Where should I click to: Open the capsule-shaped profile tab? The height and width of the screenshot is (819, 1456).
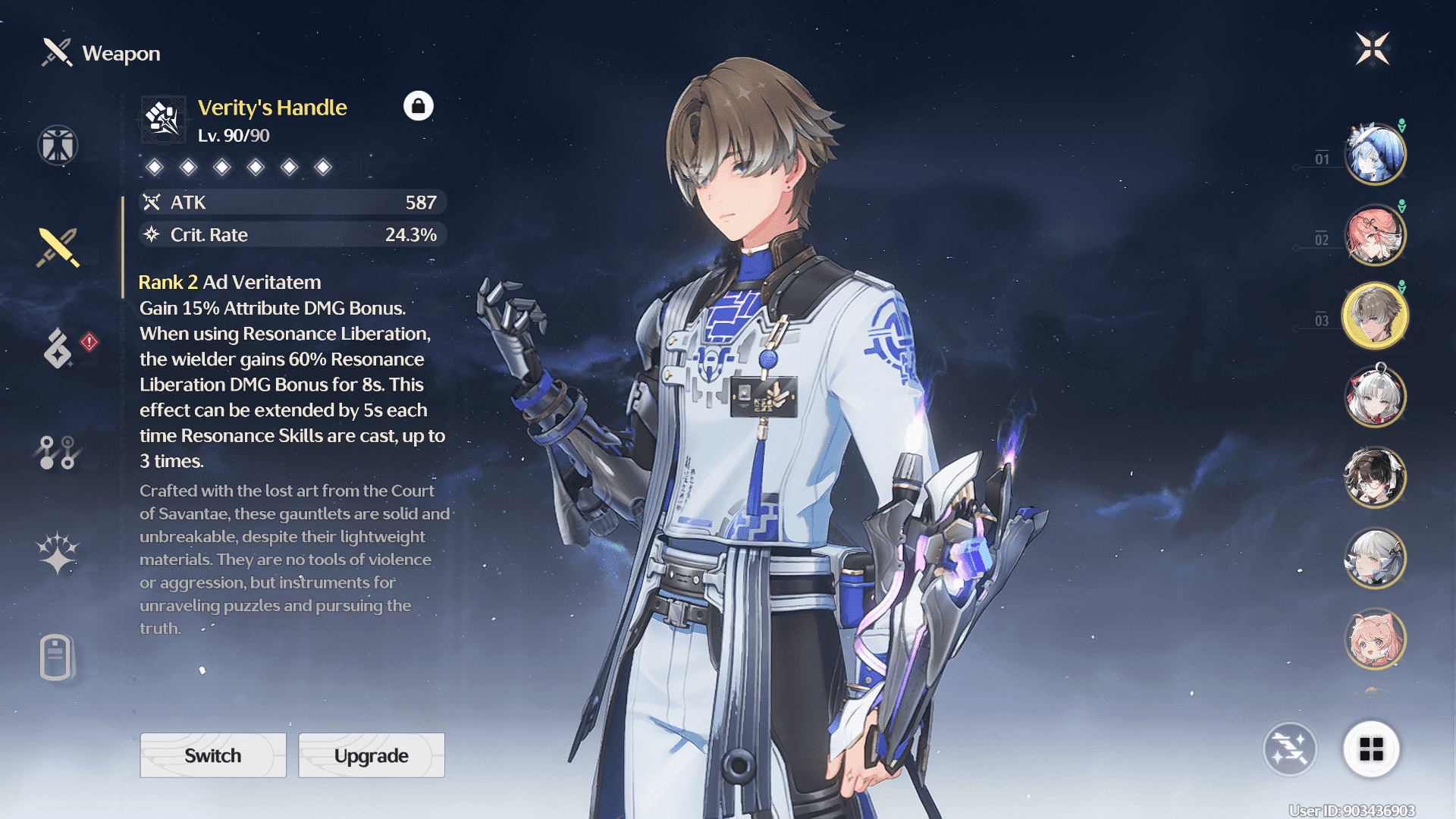click(x=56, y=657)
